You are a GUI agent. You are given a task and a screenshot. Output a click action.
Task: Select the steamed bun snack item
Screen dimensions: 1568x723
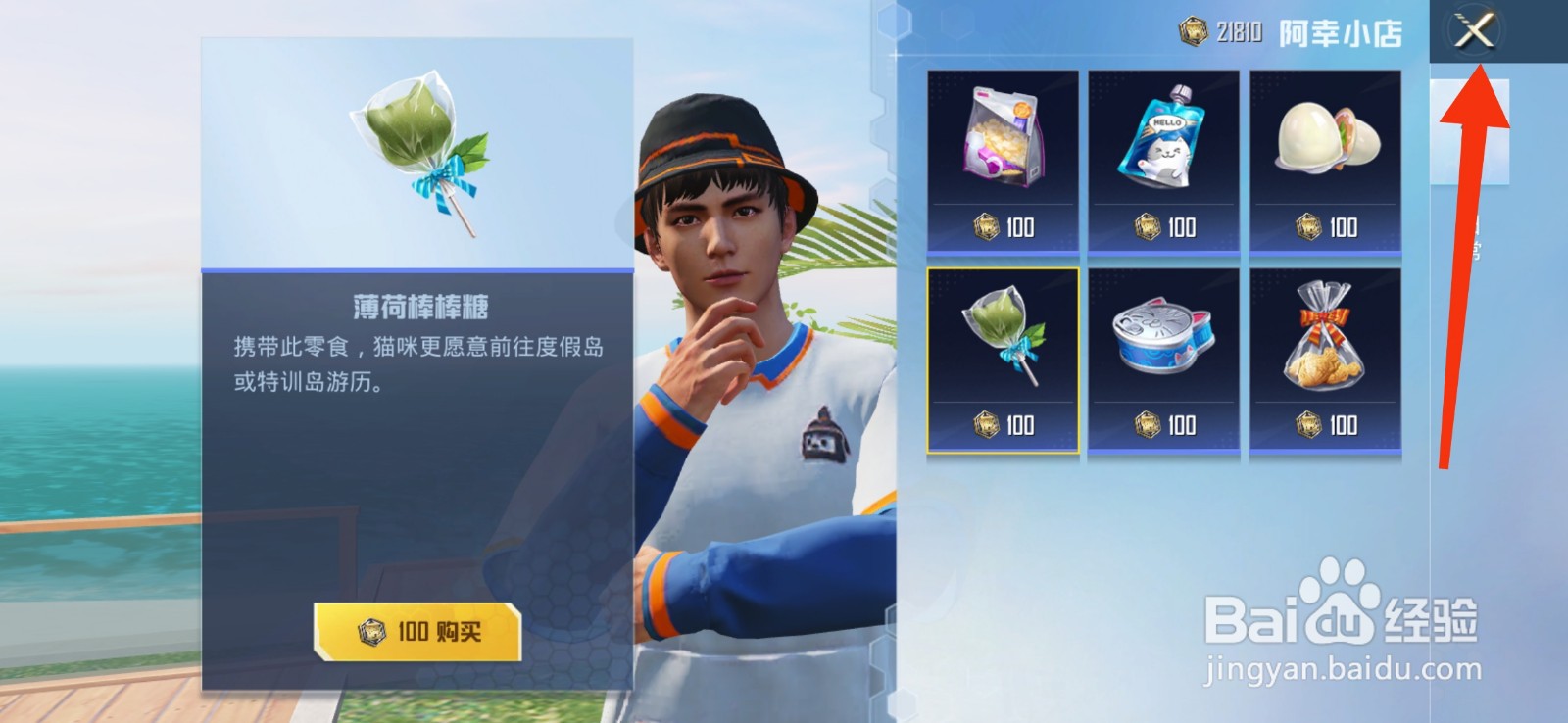1328,147
